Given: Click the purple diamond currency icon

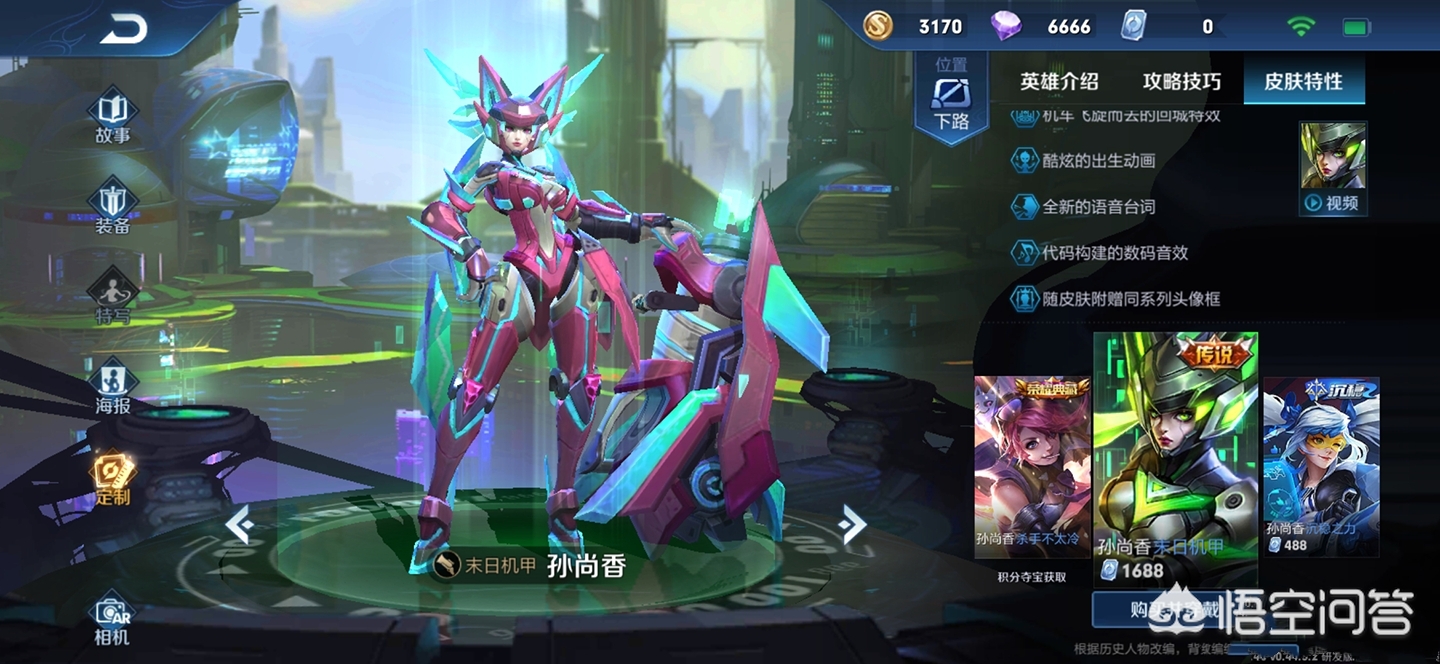Looking at the screenshot, I should [1006, 26].
